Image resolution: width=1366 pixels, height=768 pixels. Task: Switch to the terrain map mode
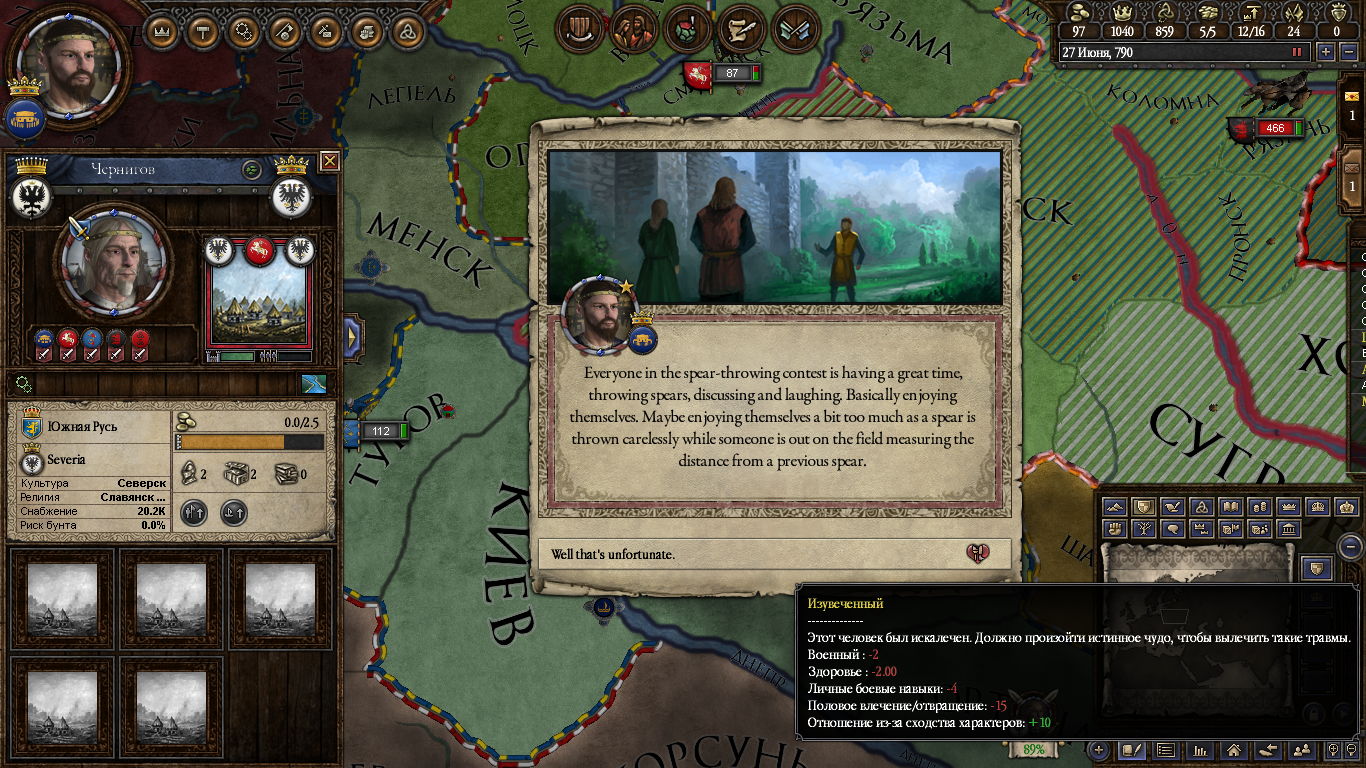1115,507
